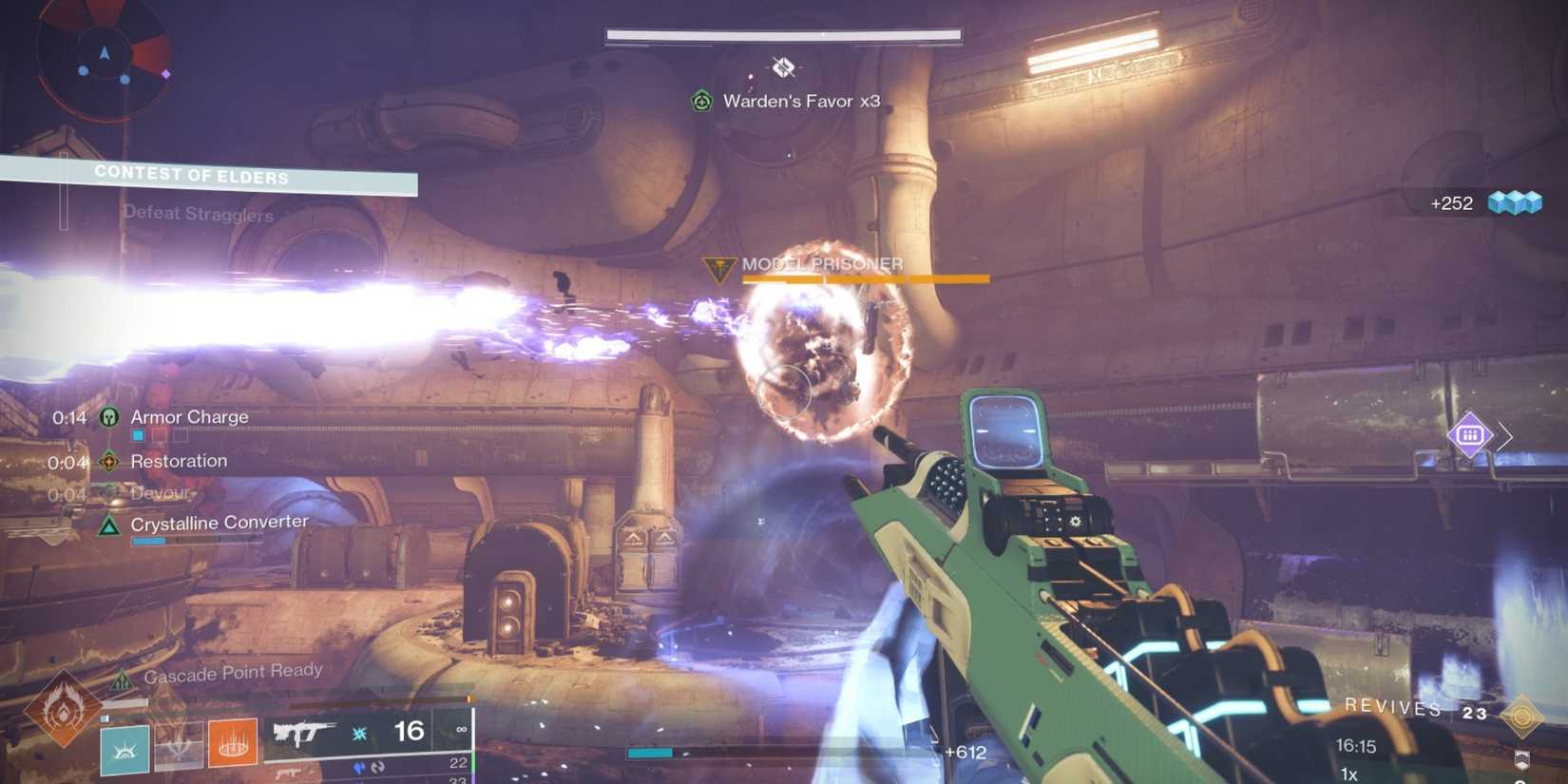
Task: Click the gold Warden rank emblem icon
Action: [x=1522, y=717]
